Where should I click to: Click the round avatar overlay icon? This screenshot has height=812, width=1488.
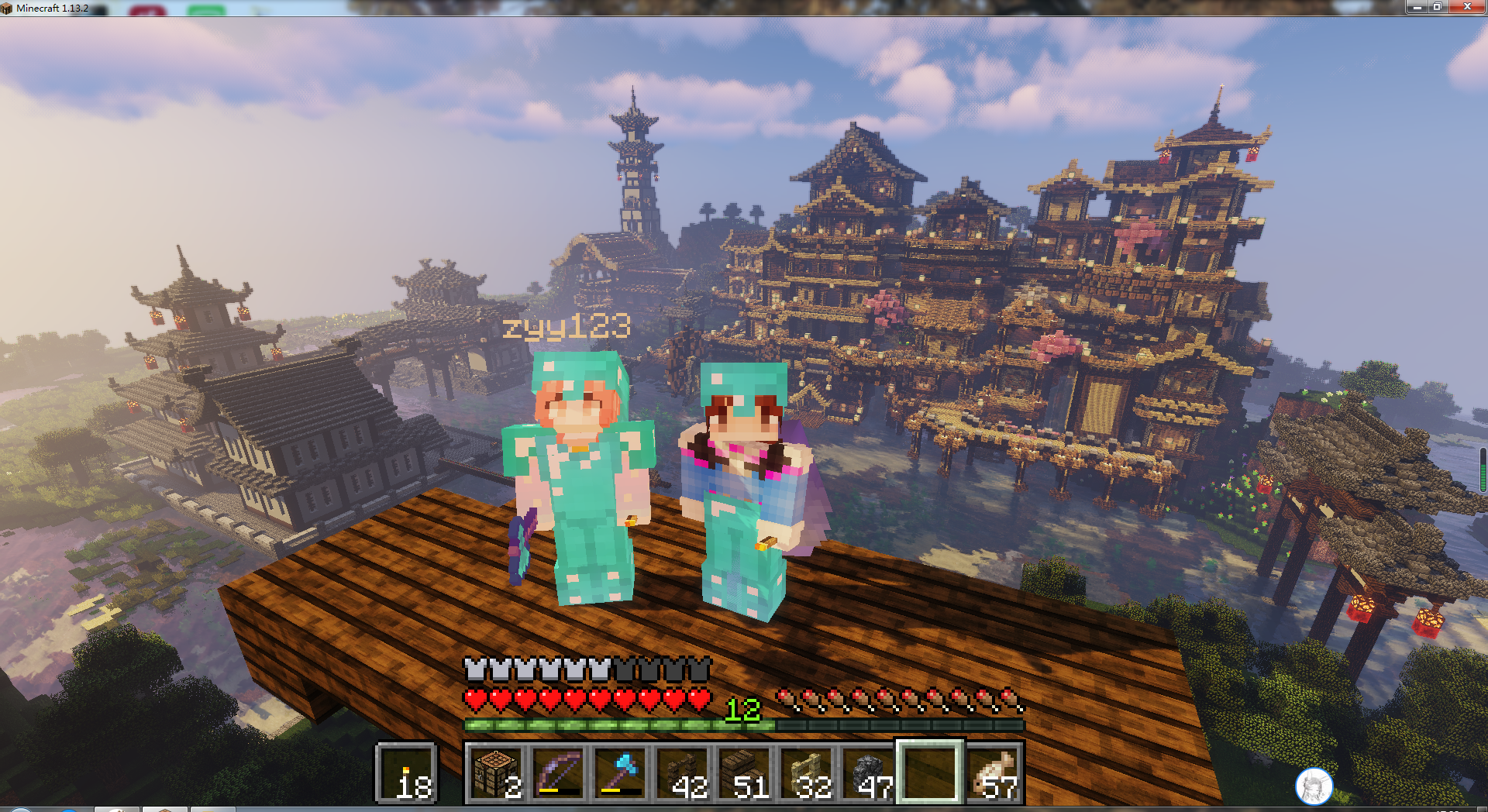click(1314, 786)
